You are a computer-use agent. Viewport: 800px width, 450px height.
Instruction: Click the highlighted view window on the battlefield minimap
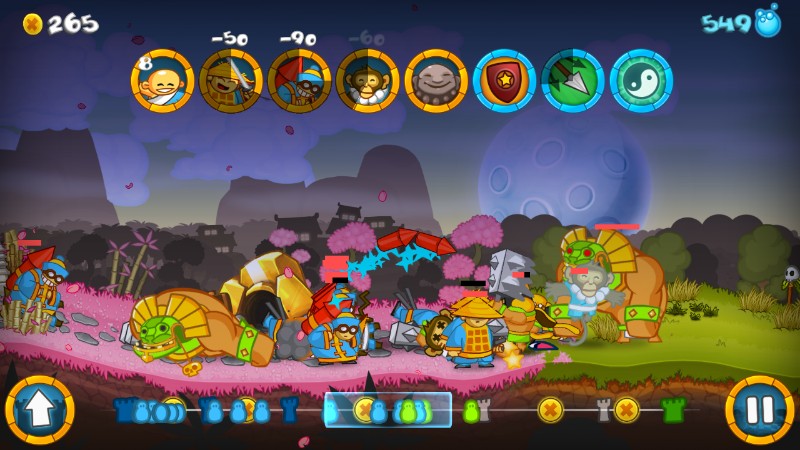(388, 409)
